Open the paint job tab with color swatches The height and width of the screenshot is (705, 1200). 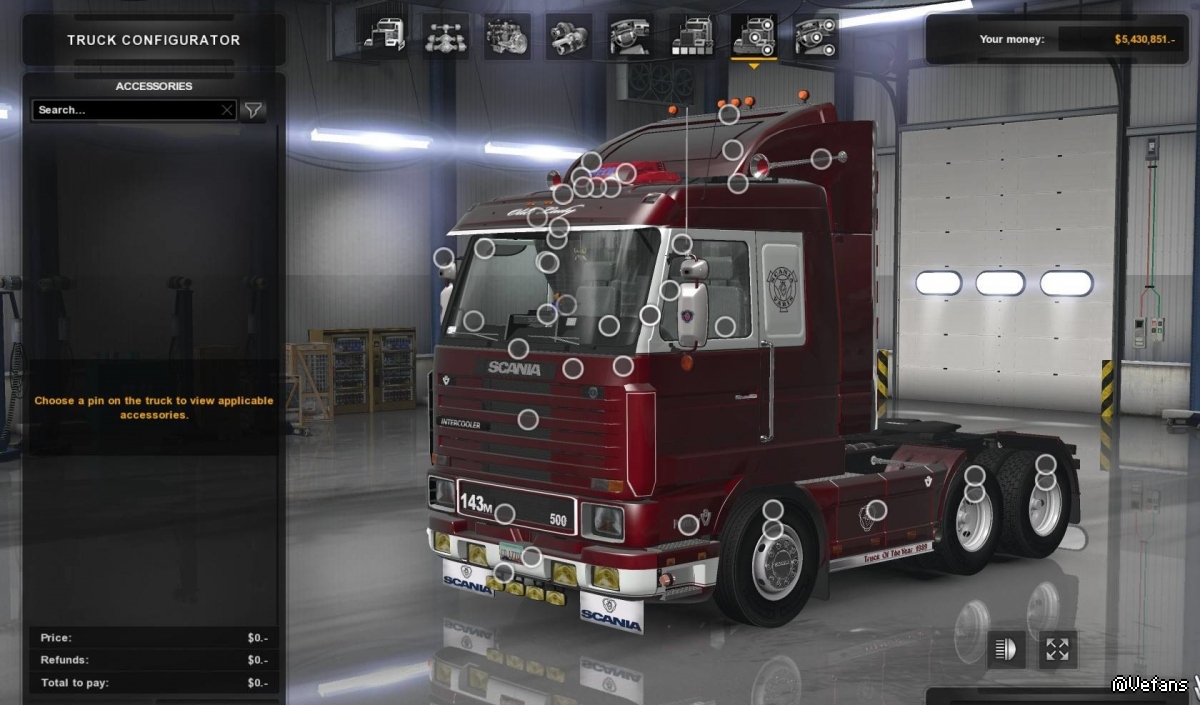(692, 37)
